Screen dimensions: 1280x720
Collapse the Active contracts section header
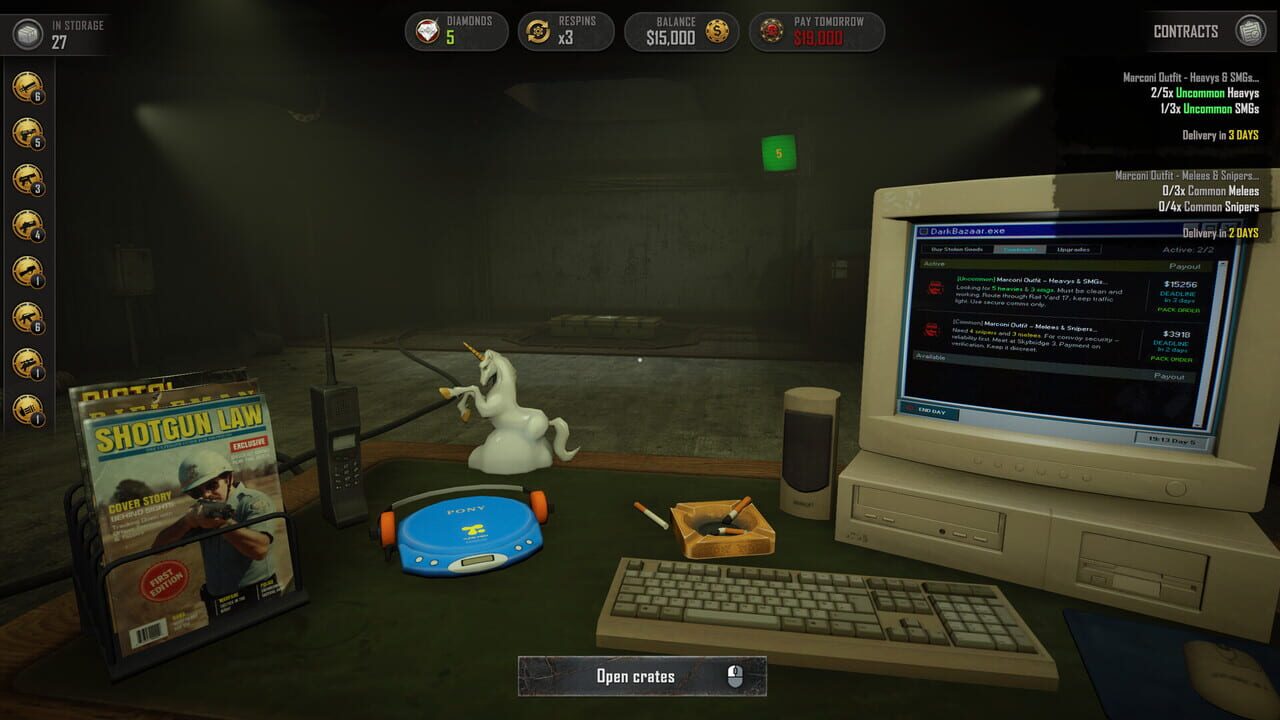click(934, 263)
